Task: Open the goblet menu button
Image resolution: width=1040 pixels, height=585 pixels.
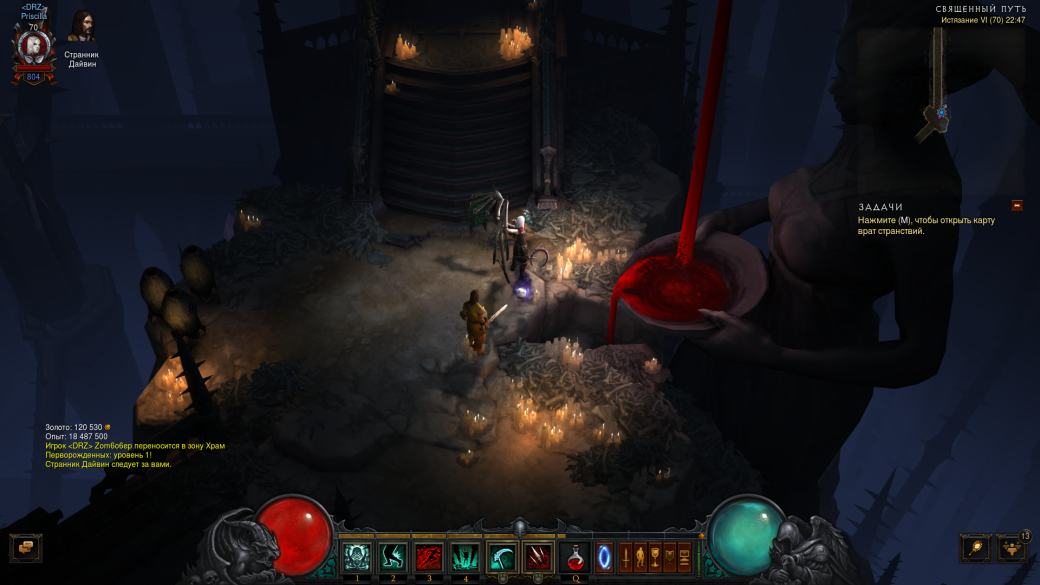Action: click(655, 556)
